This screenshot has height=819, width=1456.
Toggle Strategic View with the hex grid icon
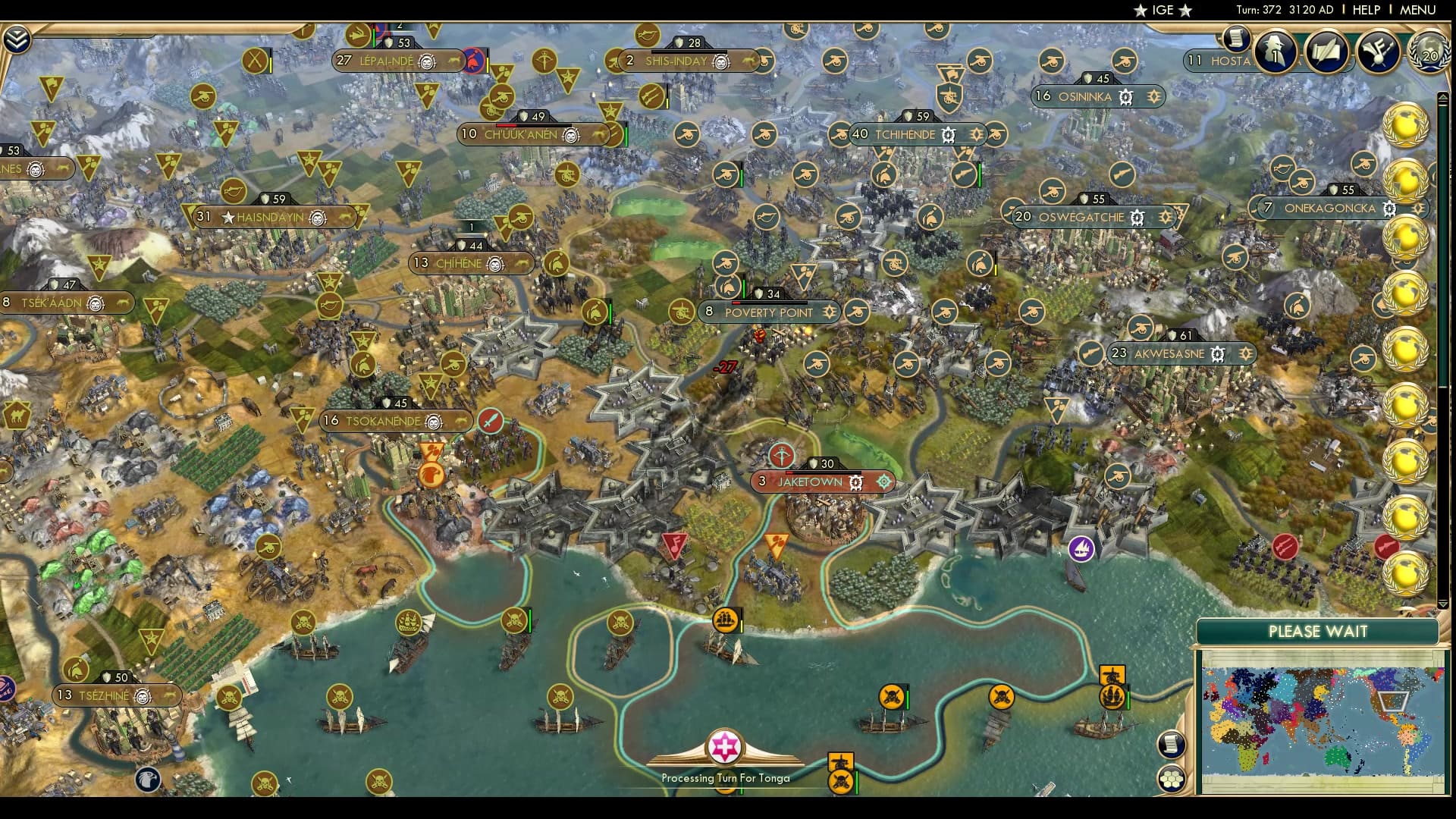1172,780
